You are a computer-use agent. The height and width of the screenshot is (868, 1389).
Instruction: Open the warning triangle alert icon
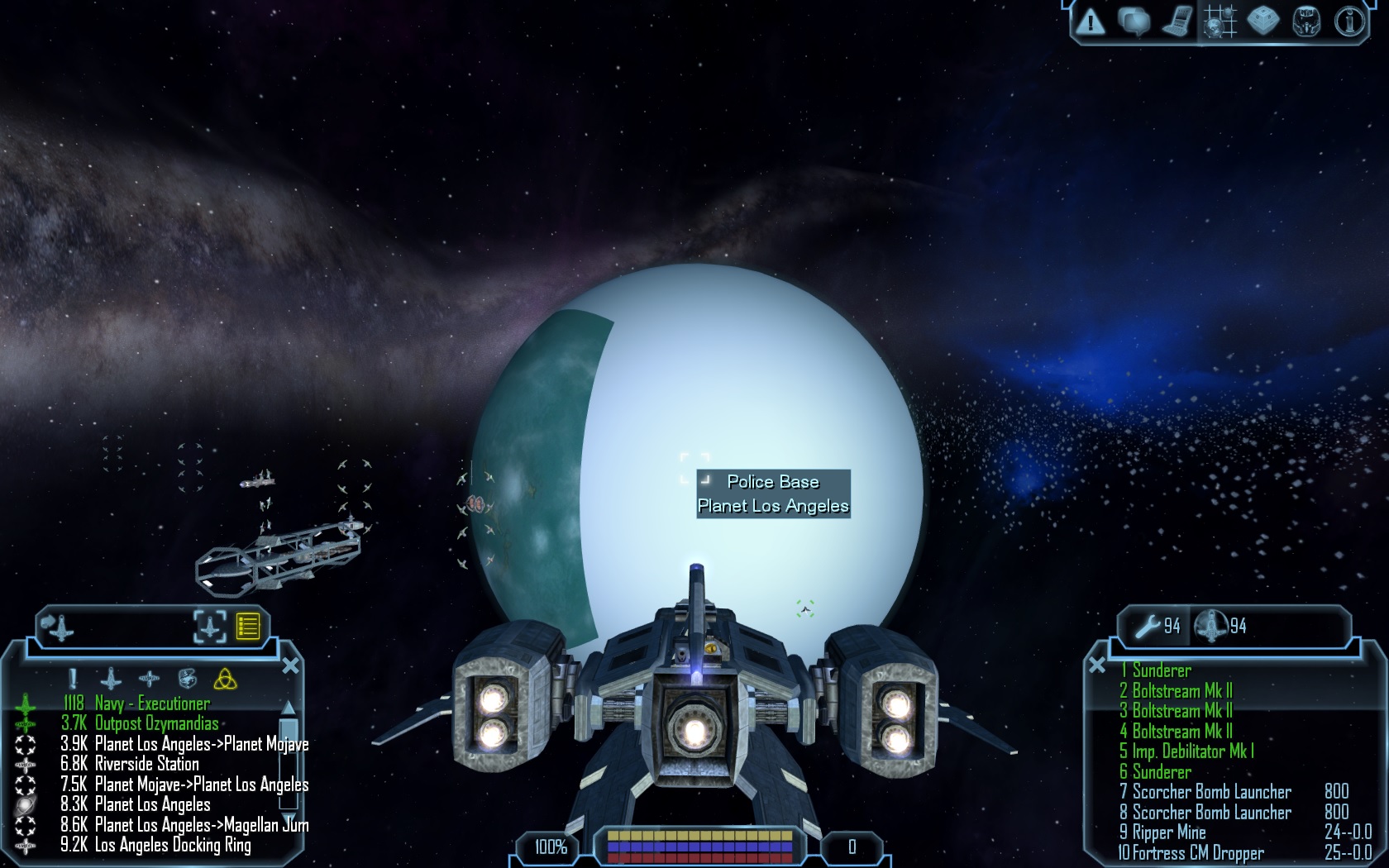coord(1091,21)
